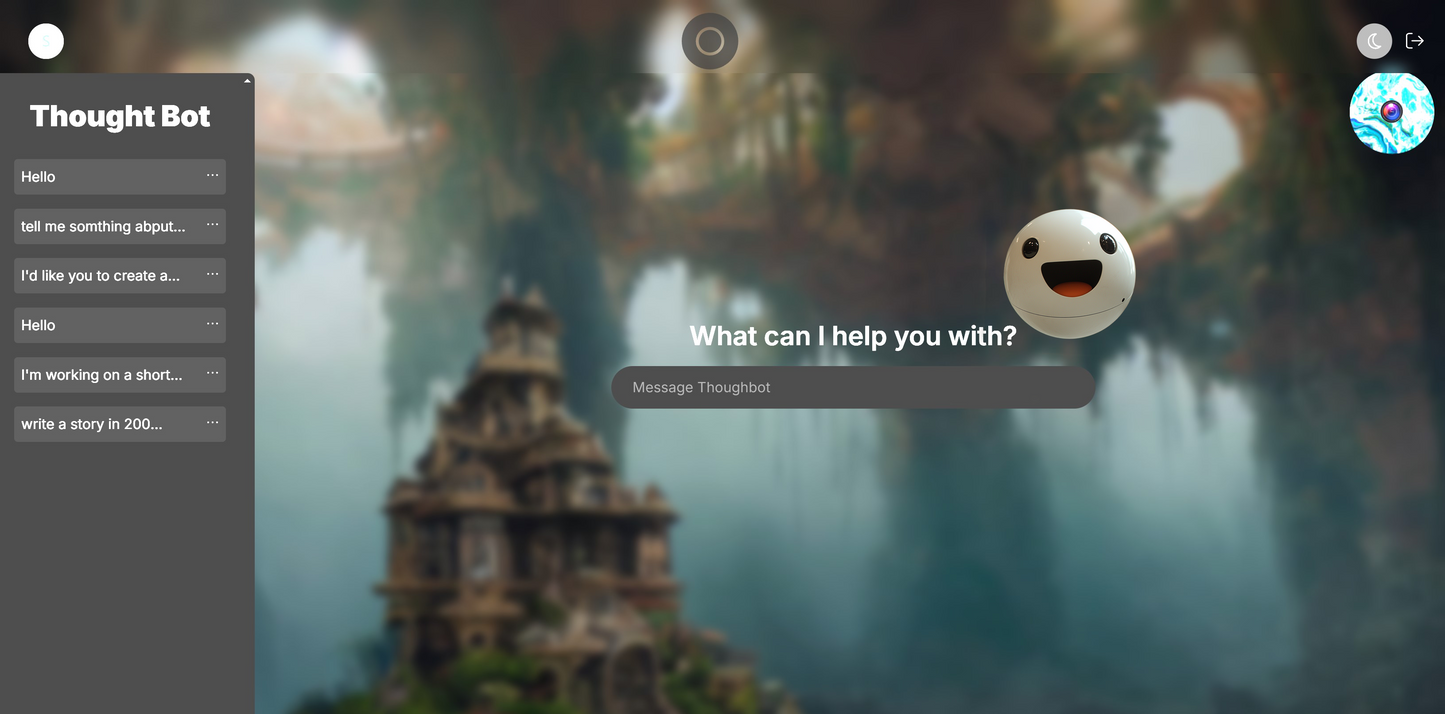
Task: Show the three-dot menu for "write a story" chat
Action: [212, 423]
